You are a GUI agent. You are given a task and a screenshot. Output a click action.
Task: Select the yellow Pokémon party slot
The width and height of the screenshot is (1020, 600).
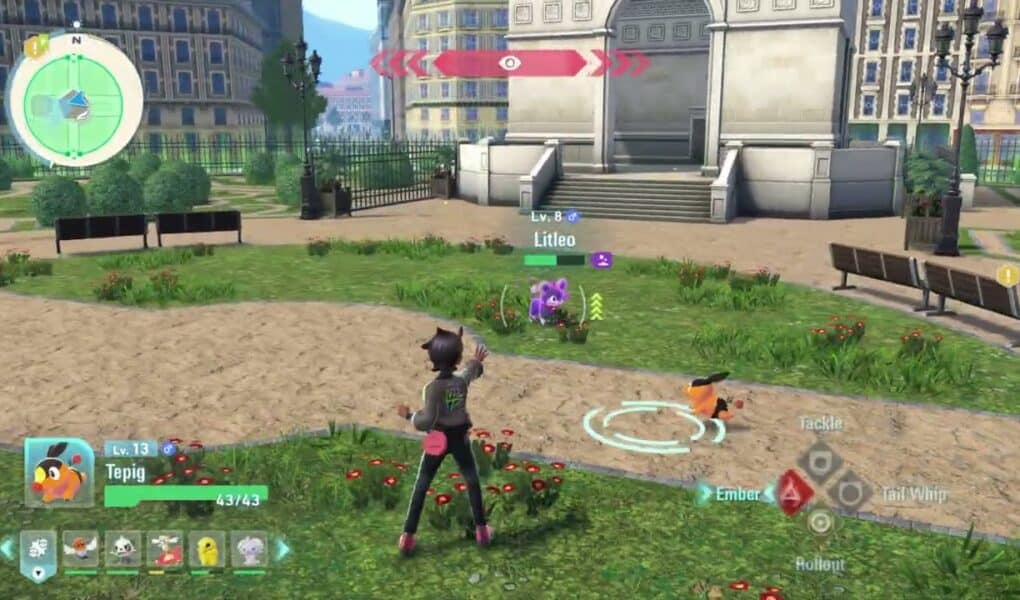(207, 549)
